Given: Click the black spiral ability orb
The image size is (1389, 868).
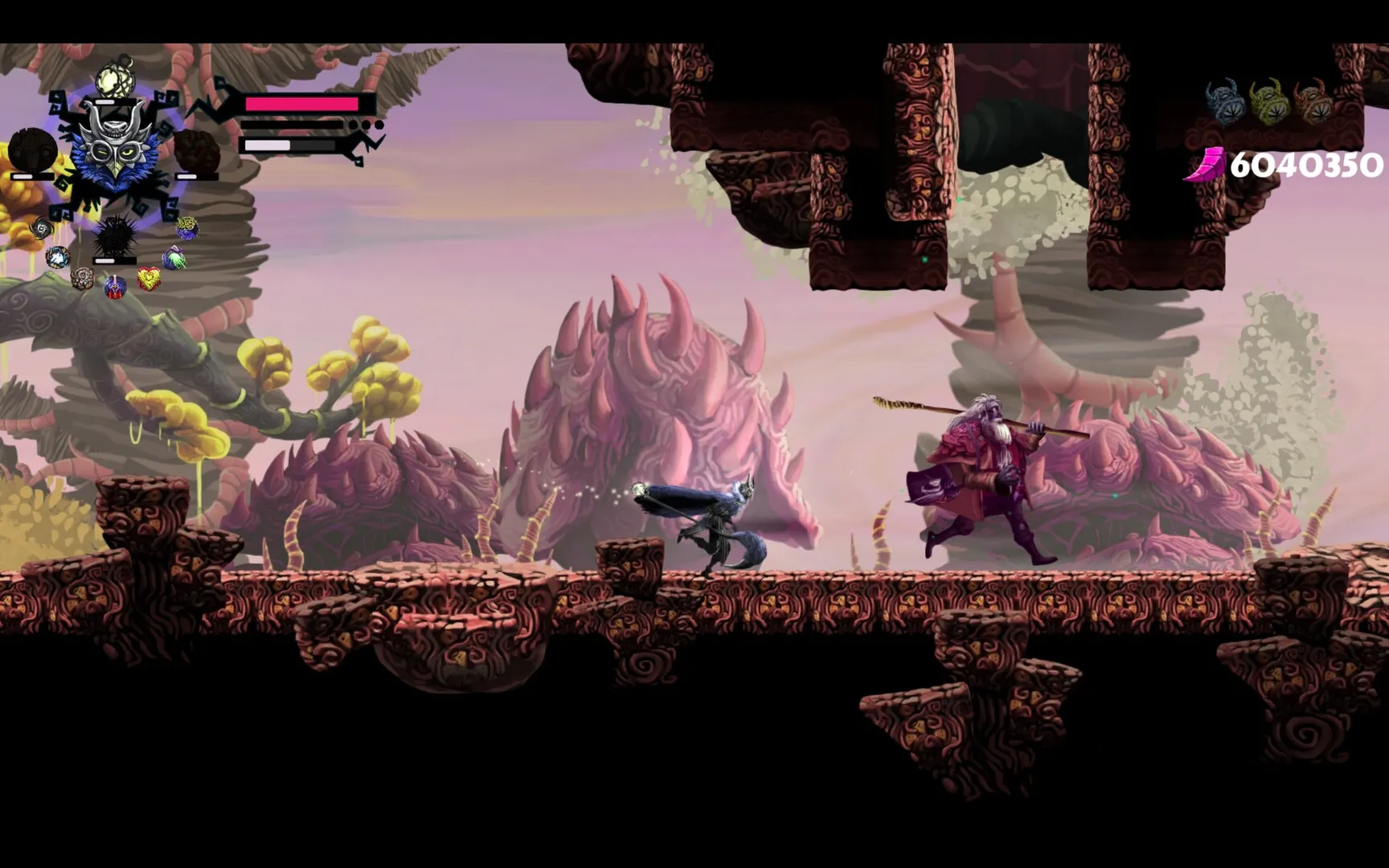Looking at the screenshot, I should click(x=40, y=229).
